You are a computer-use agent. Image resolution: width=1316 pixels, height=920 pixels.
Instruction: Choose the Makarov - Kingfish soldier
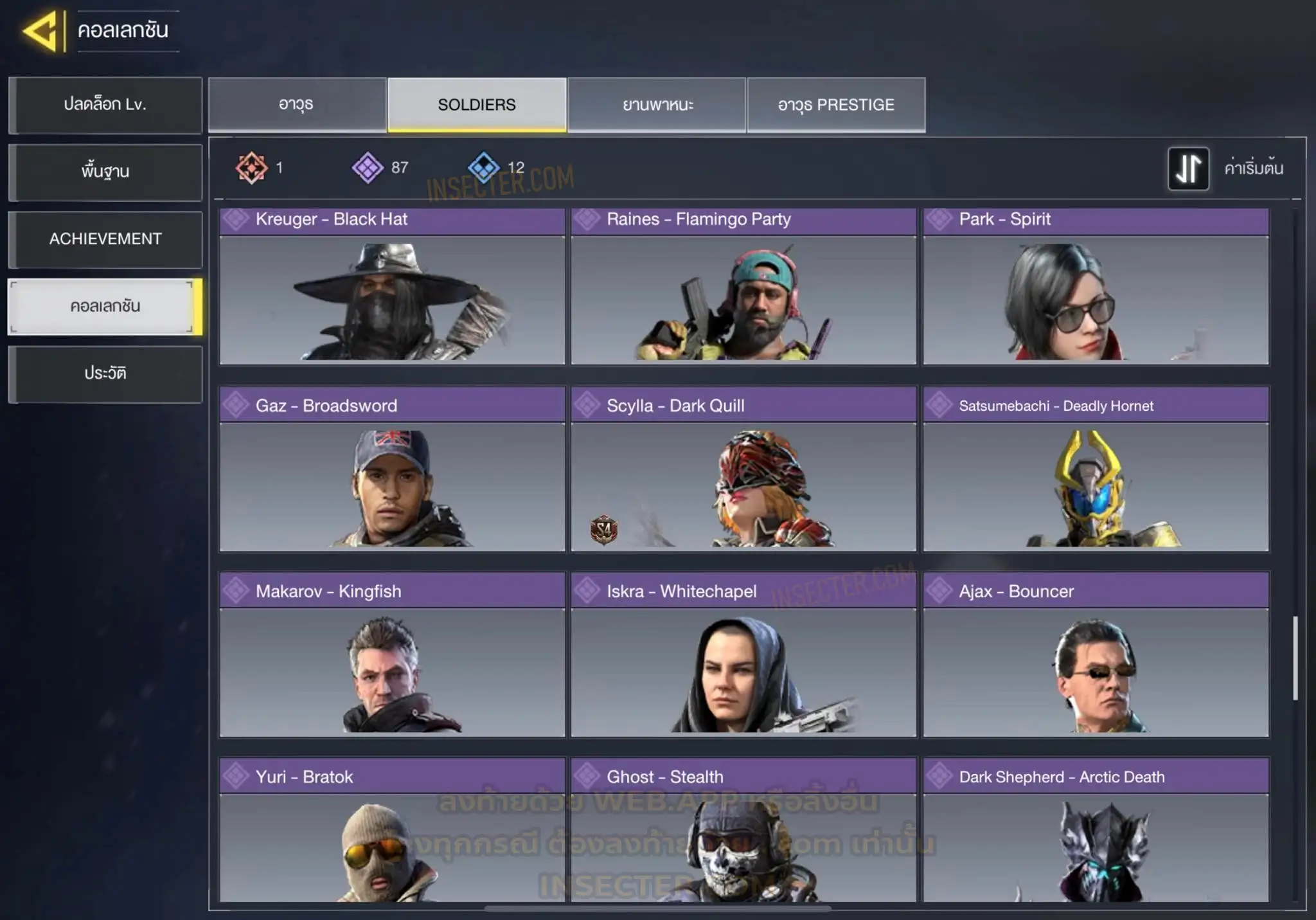pyautogui.click(x=392, y=654)
